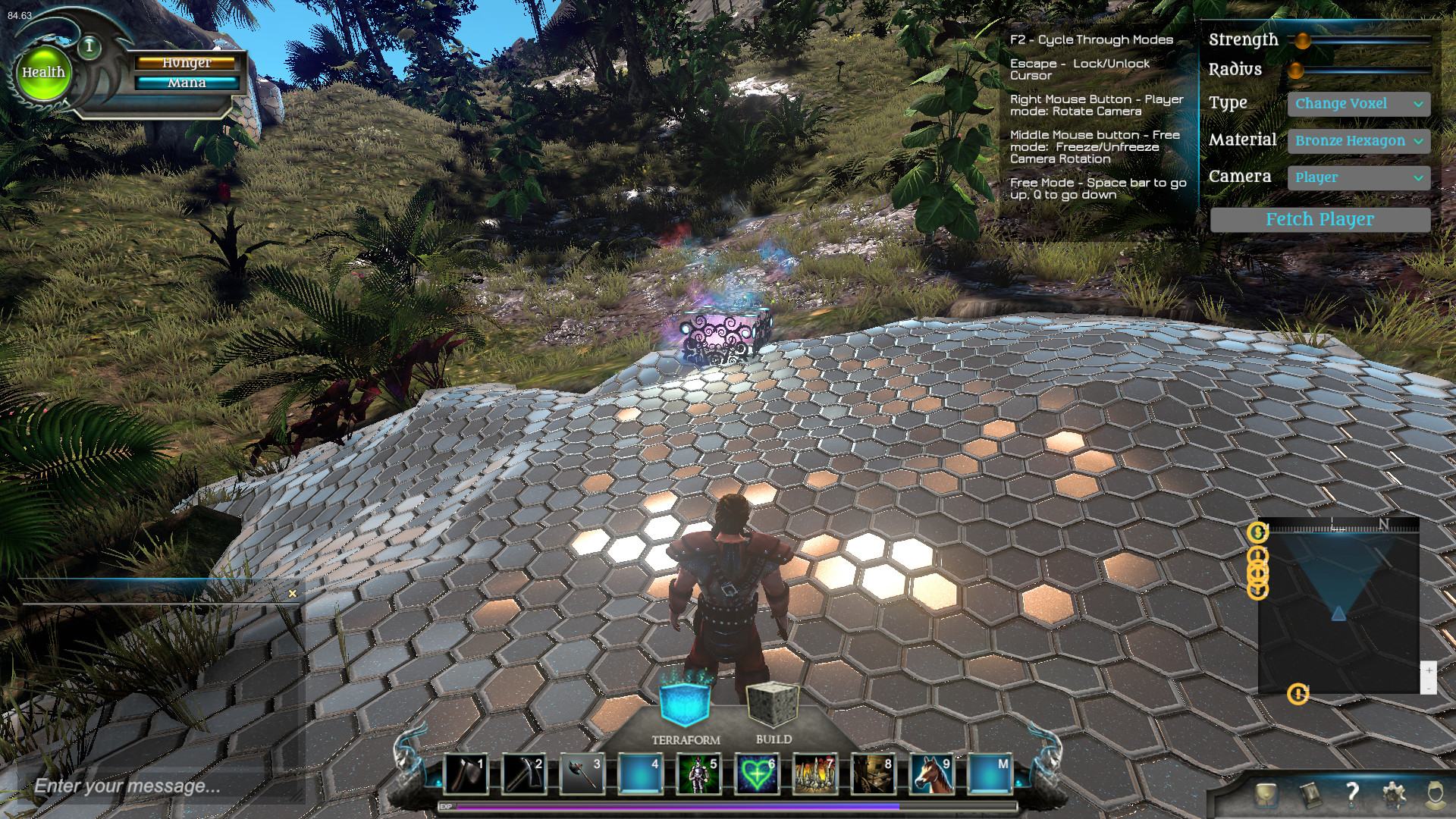Adjust the Radius slider handle
1456x819 pixels.
[x=1296, y=71]
